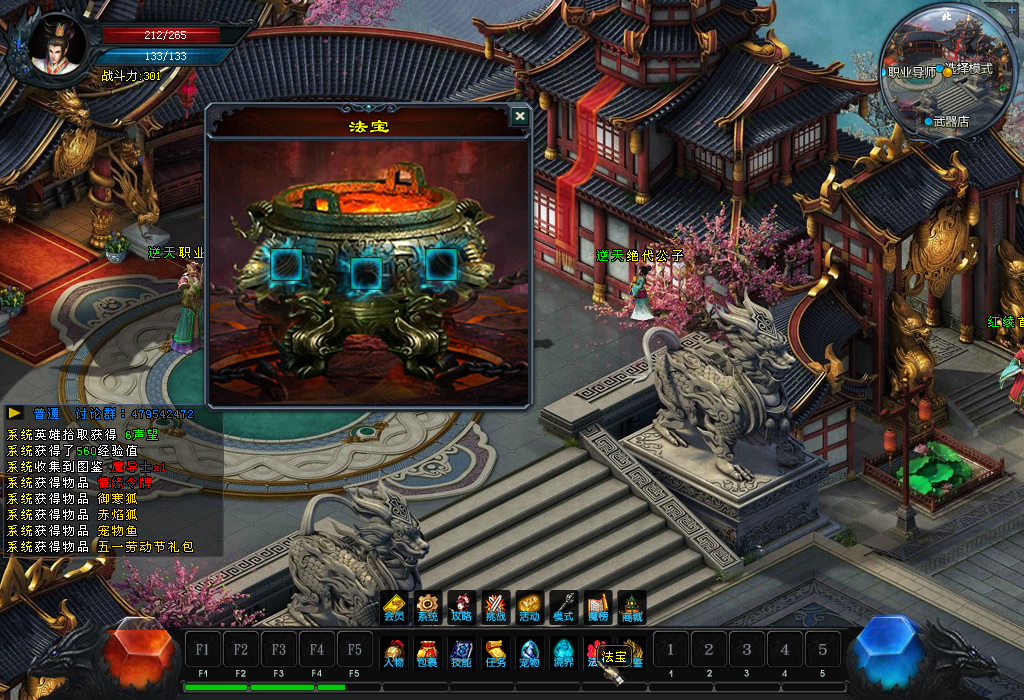This screenshot has height=700, width=1024.
Task: Open the 模式 mode icon
Action: point(563,607)
